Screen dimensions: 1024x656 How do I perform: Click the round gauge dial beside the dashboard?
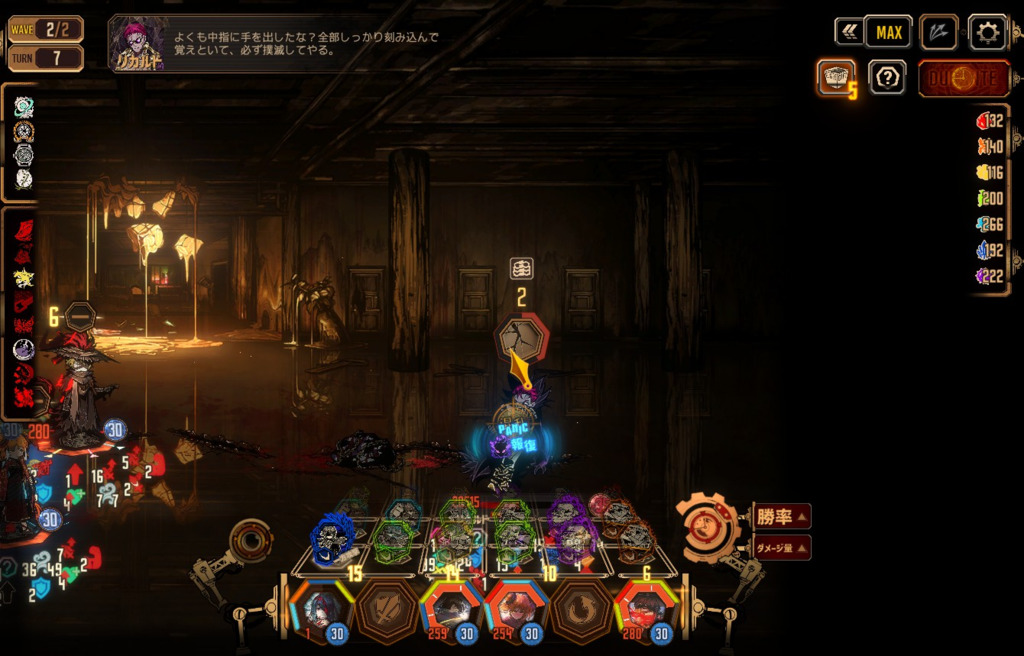249,541
